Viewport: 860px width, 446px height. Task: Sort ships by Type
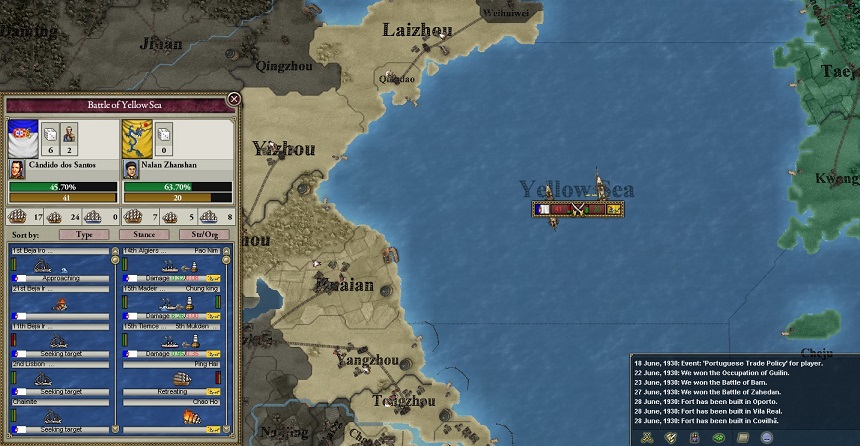84,234
